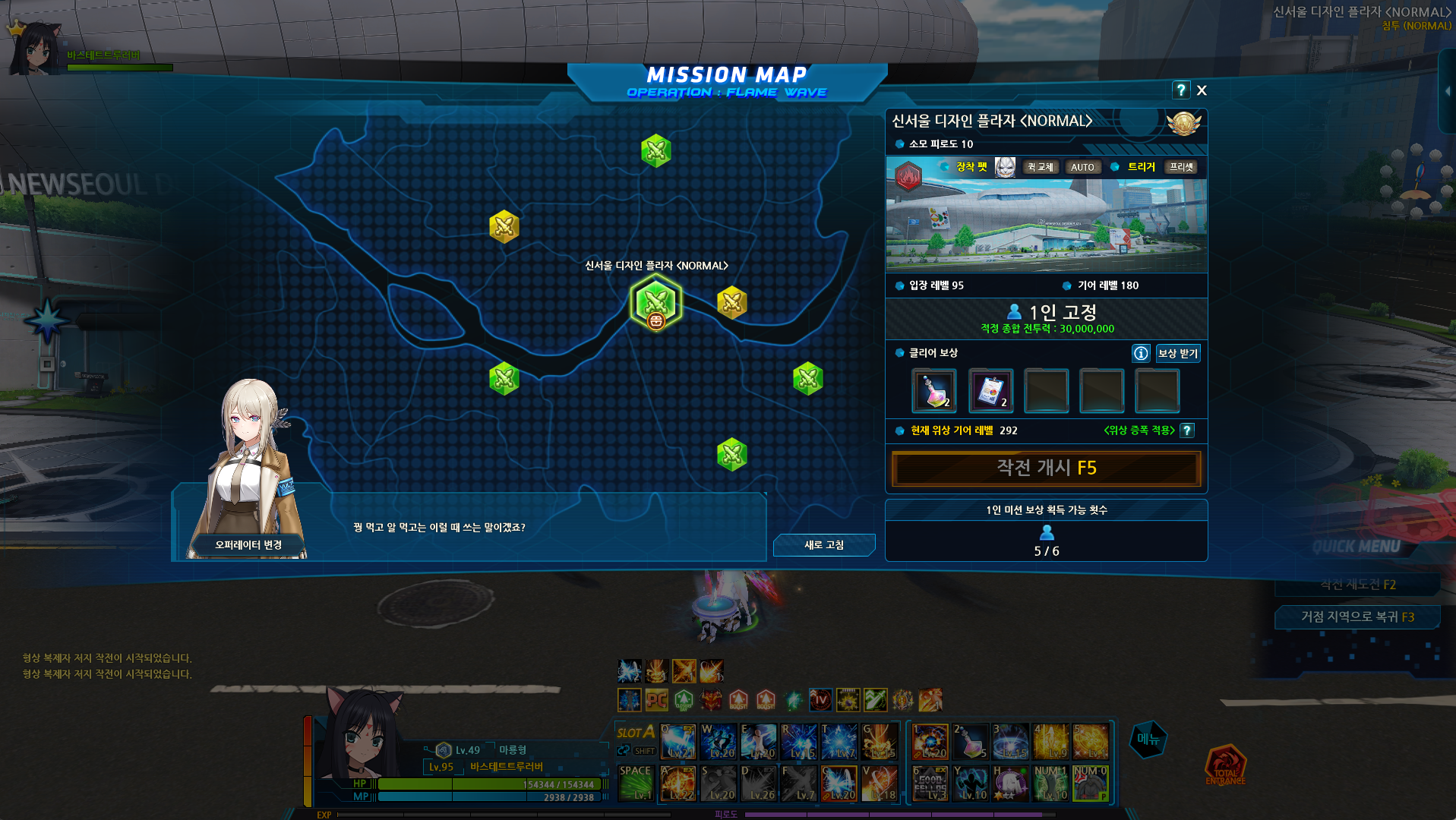This screenshot has width=1456, height=820.
Task: Open help for 위상 증폭 적용
Action: click(1187, 430)
